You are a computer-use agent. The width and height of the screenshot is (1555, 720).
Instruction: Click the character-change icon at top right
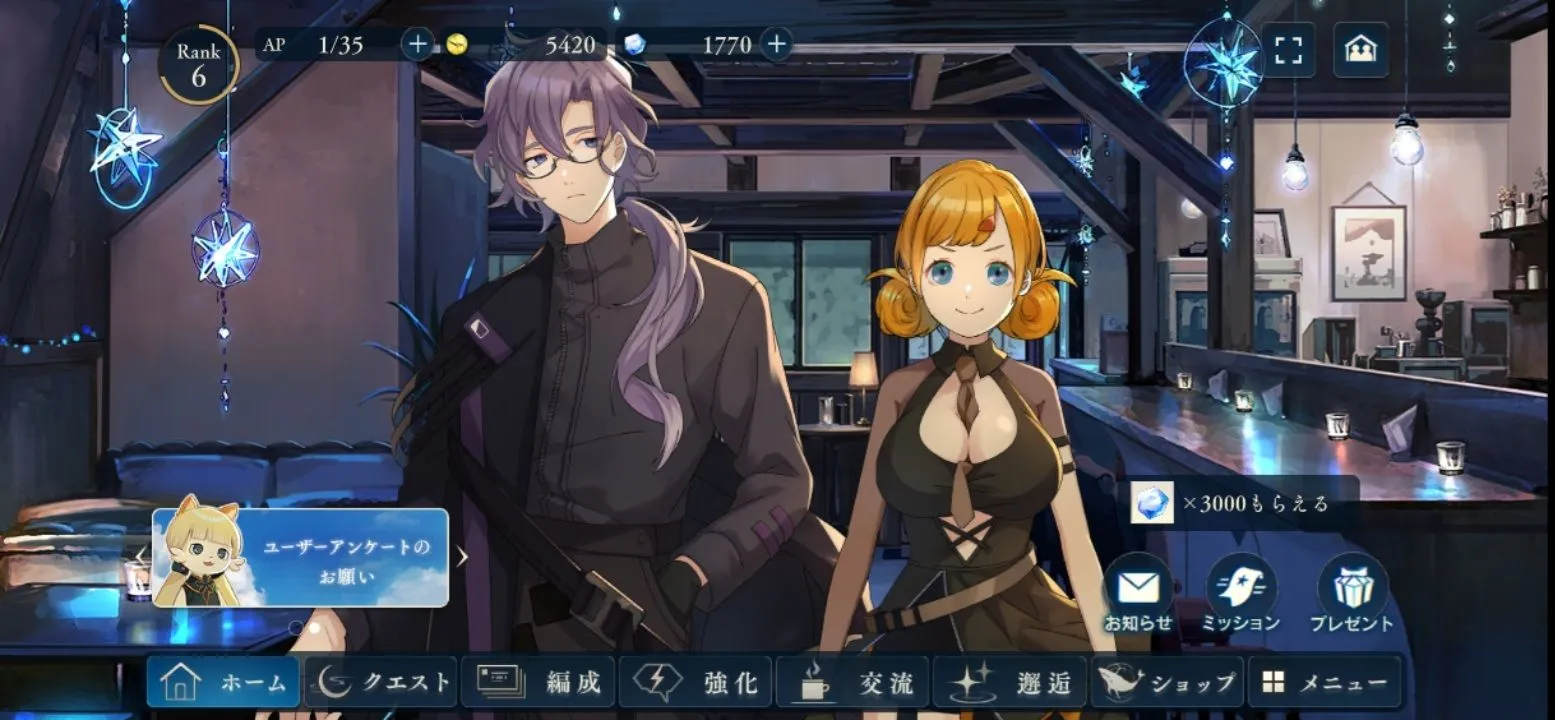pyautogui.click(x=1360, y=50)
